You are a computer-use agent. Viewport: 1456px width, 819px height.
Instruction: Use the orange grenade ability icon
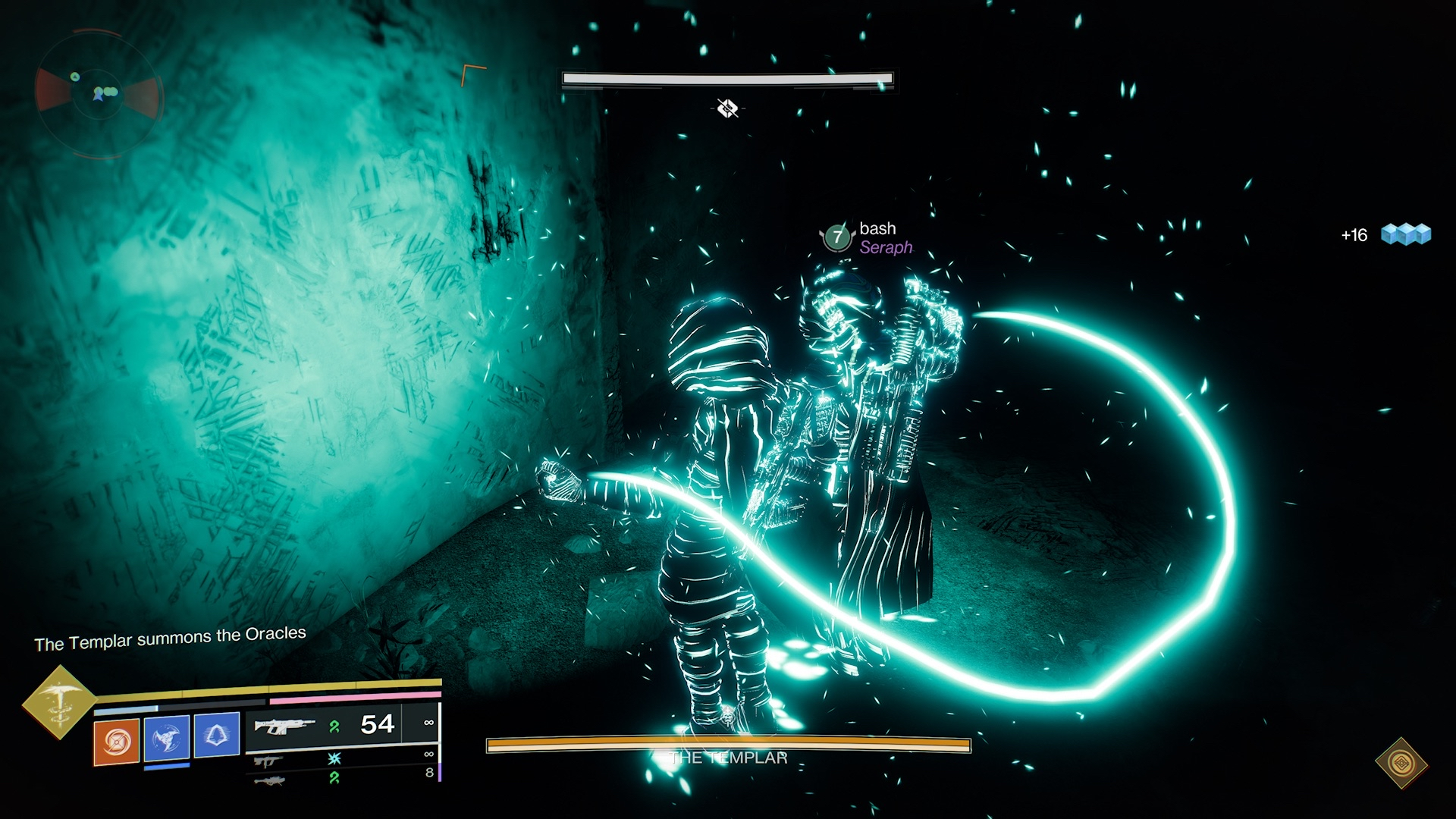pos(116,740)
